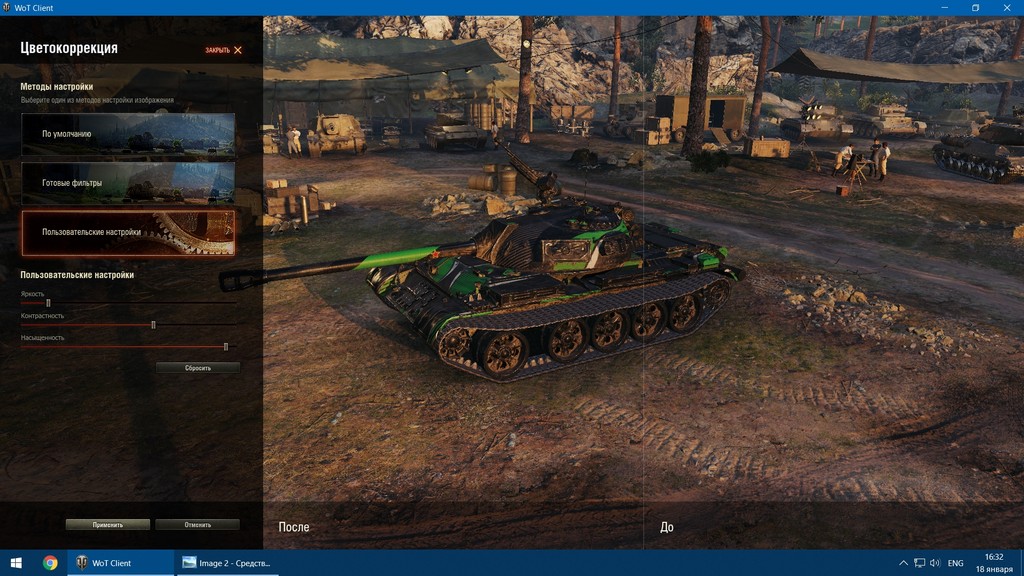The image size is (1024, 576).
Task: Open the Image 2 taskbar window
Action: tap(227, 563)
